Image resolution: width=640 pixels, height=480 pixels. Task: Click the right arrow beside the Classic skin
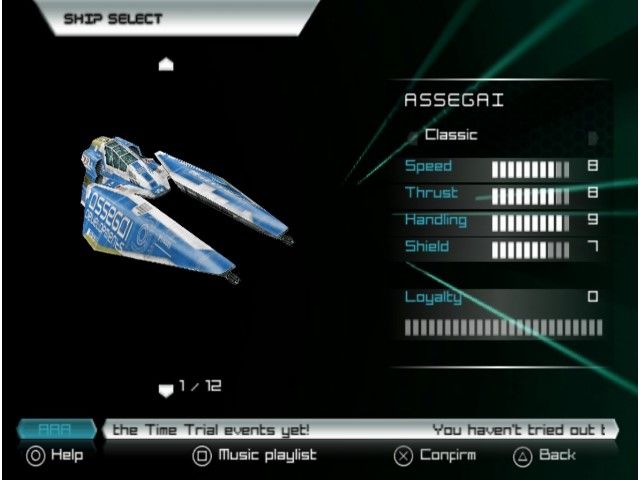click(x=593, y=137)
